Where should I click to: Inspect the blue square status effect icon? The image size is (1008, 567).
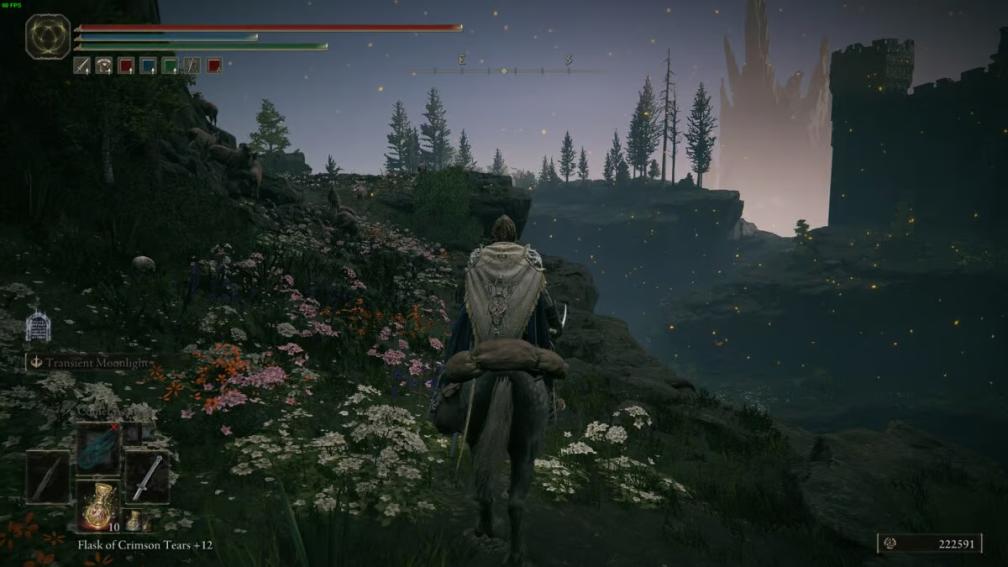pos(148,66)
